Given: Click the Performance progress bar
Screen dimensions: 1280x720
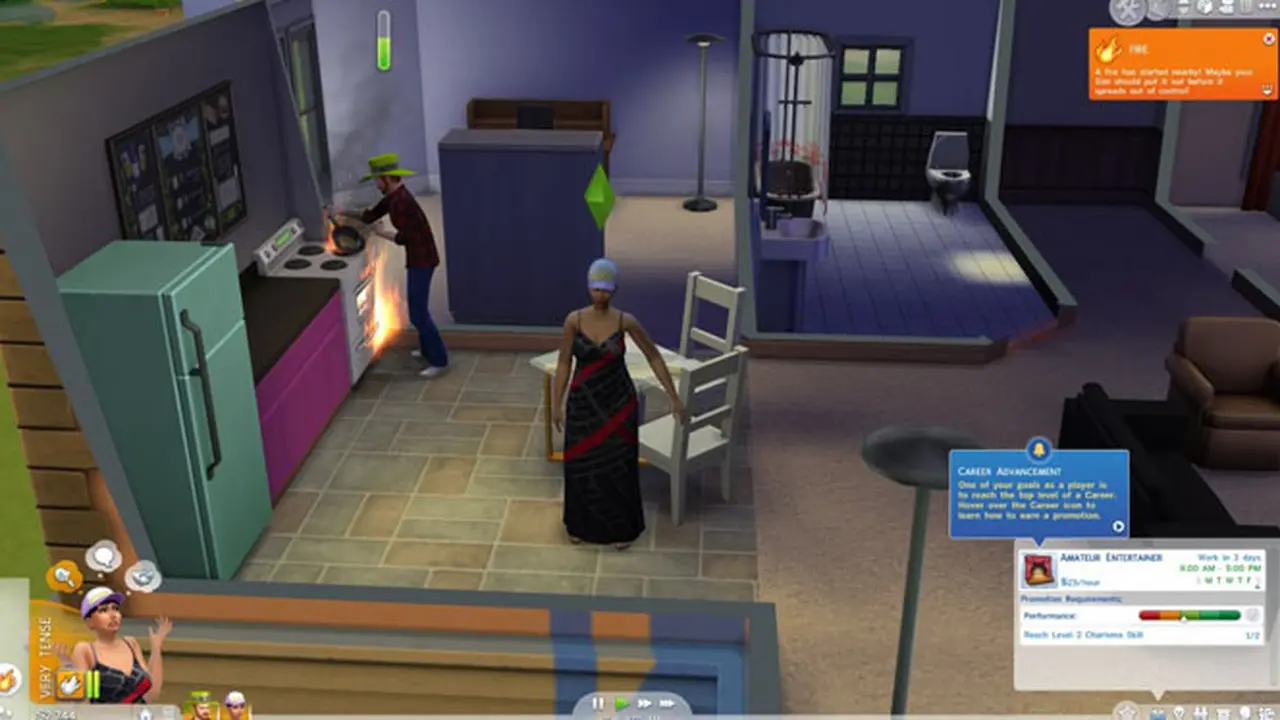Looking at the screenshot, I should pos(1189,615).
